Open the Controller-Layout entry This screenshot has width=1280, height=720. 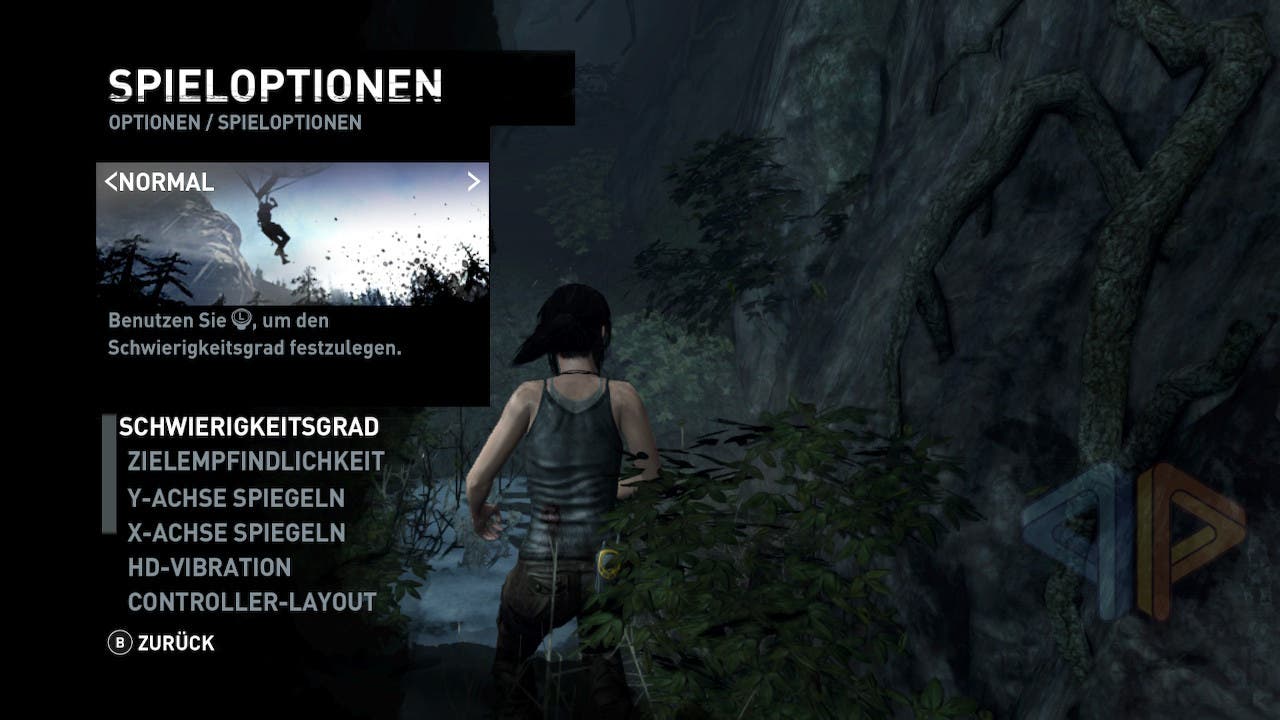252,602
